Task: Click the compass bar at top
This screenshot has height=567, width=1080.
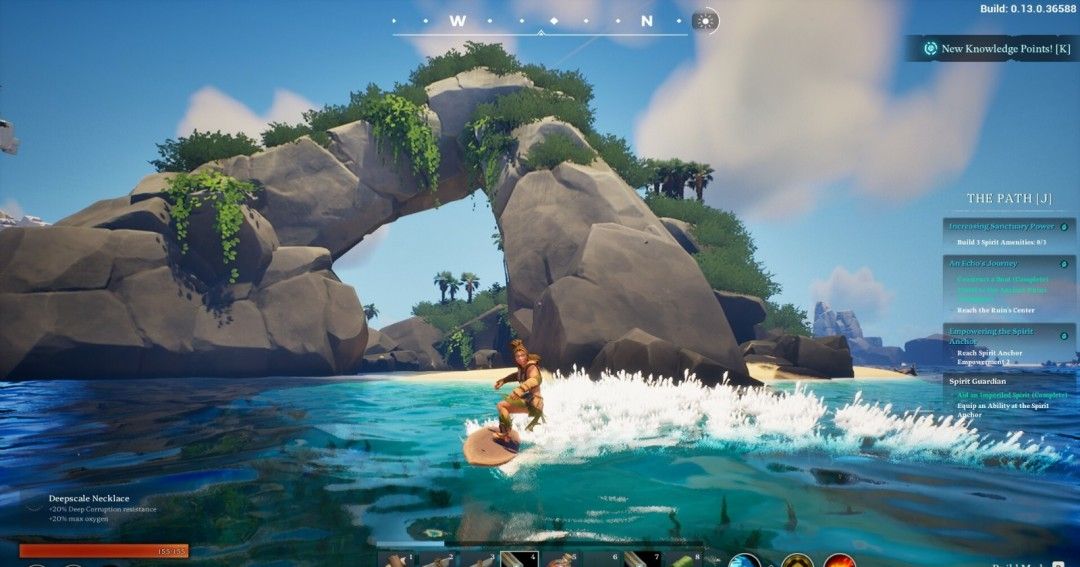Action: point(540,22)
